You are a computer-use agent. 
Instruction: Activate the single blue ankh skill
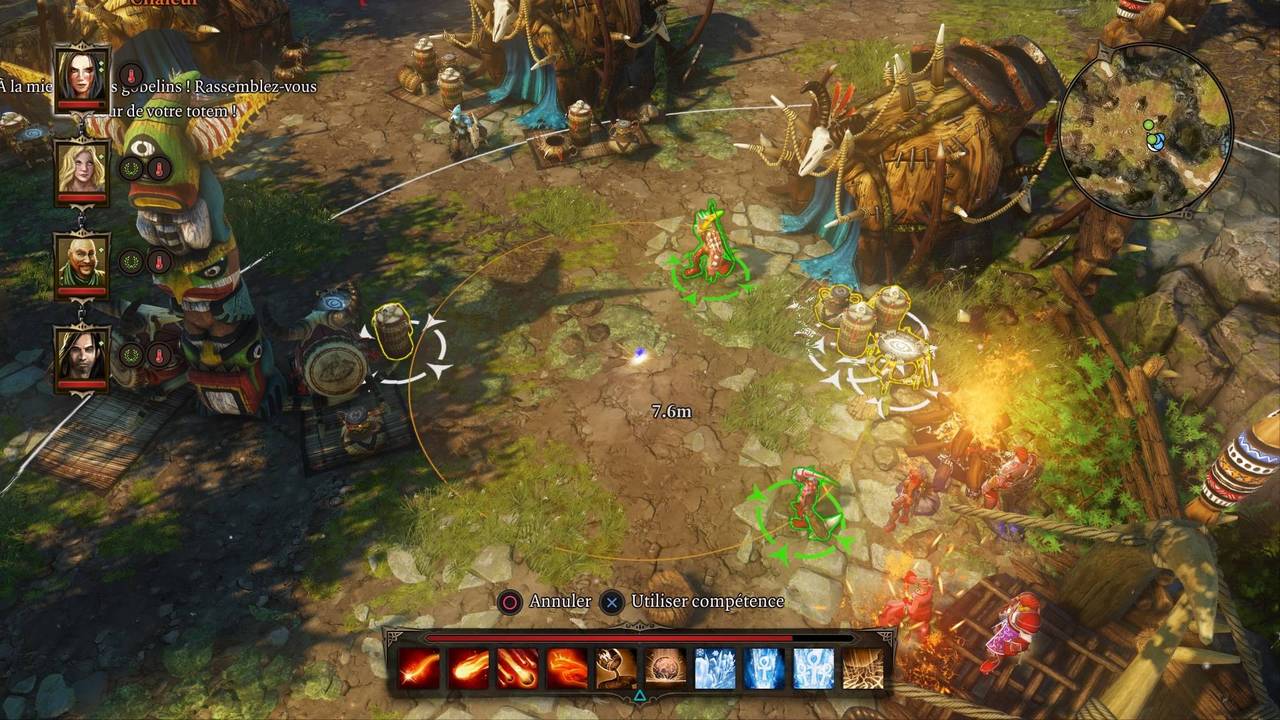[x=764, y=669]
